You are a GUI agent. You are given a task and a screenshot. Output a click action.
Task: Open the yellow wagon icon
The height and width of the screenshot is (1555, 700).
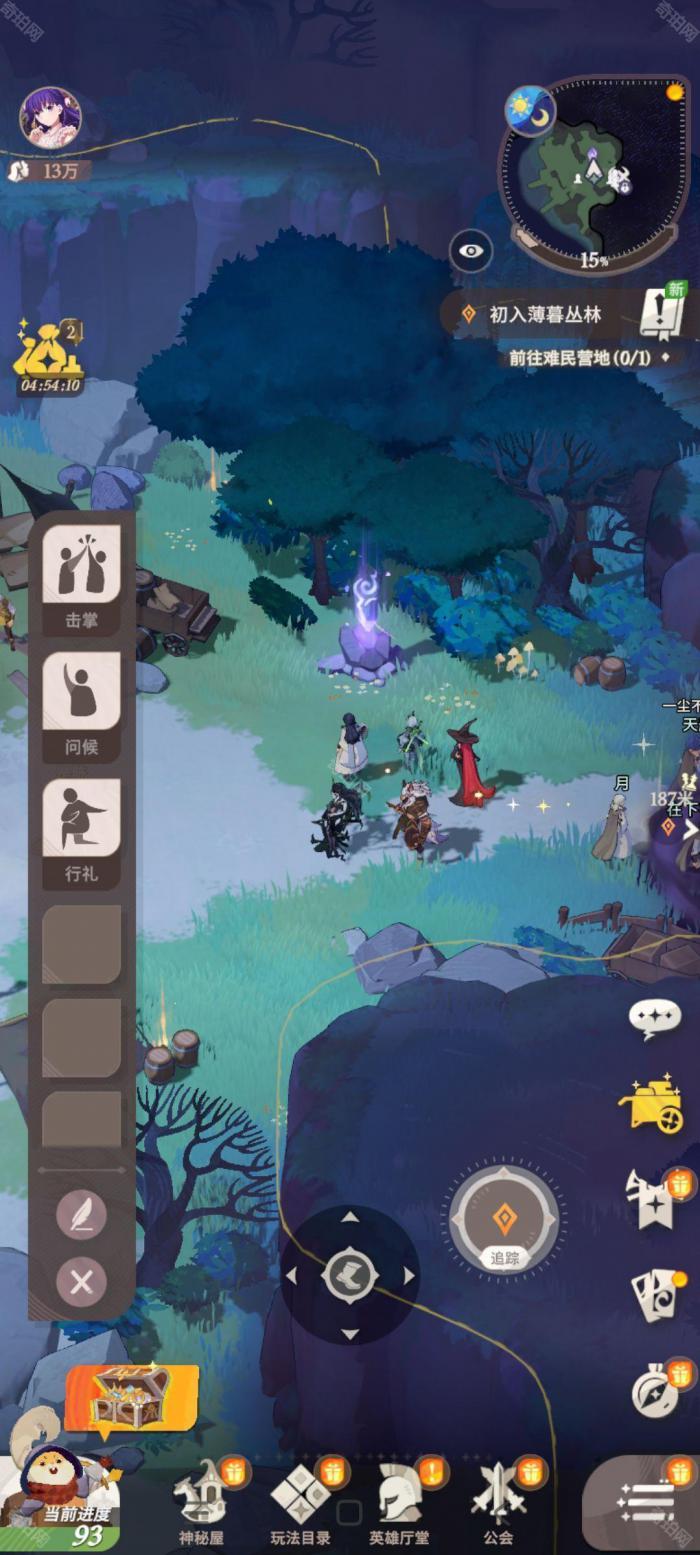(653, 1105)
